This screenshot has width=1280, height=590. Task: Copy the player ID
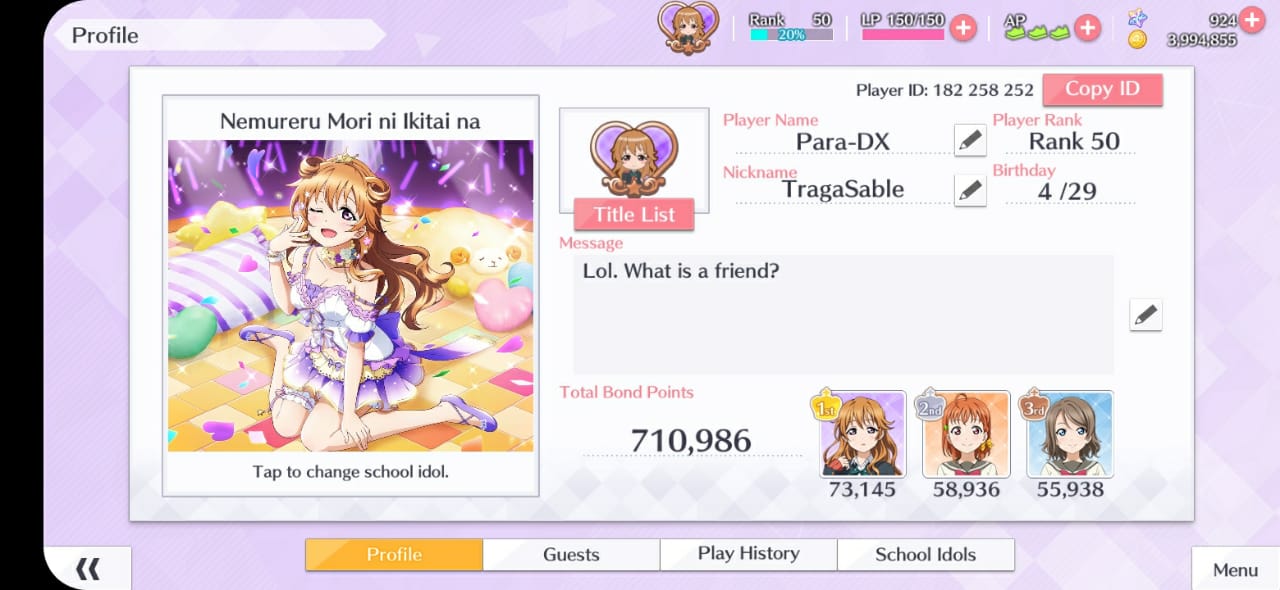point(1102,89)
